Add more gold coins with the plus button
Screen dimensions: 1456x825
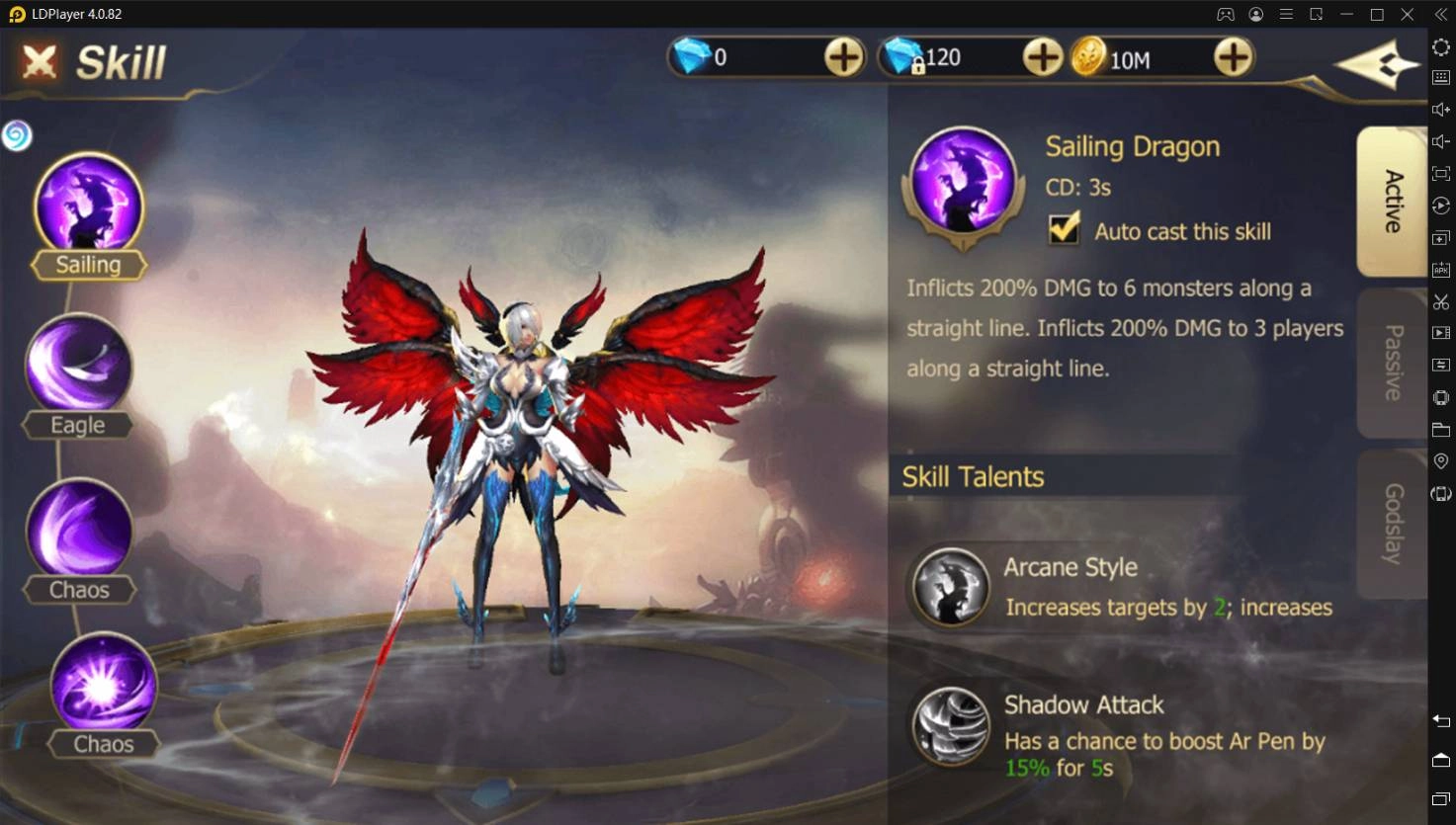pos(1232,57)
